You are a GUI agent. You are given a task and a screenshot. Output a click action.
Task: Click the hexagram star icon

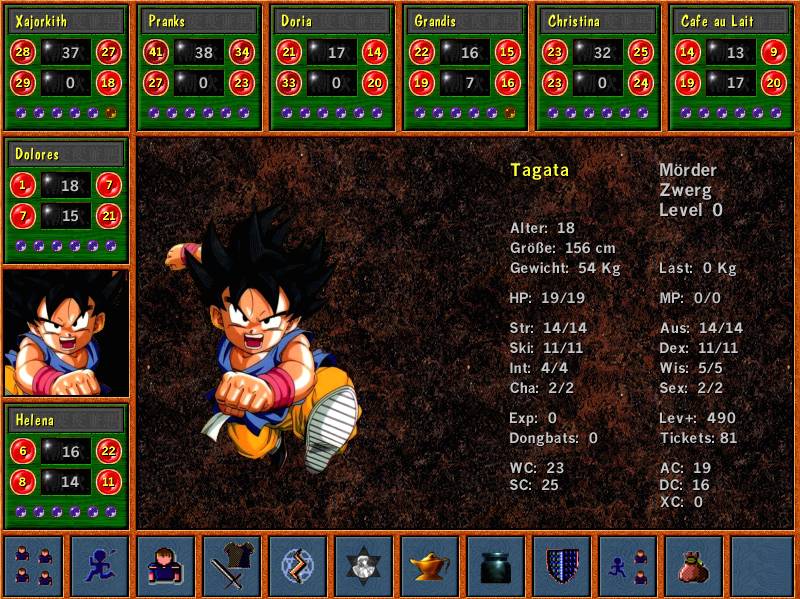[x=364, y=566]
